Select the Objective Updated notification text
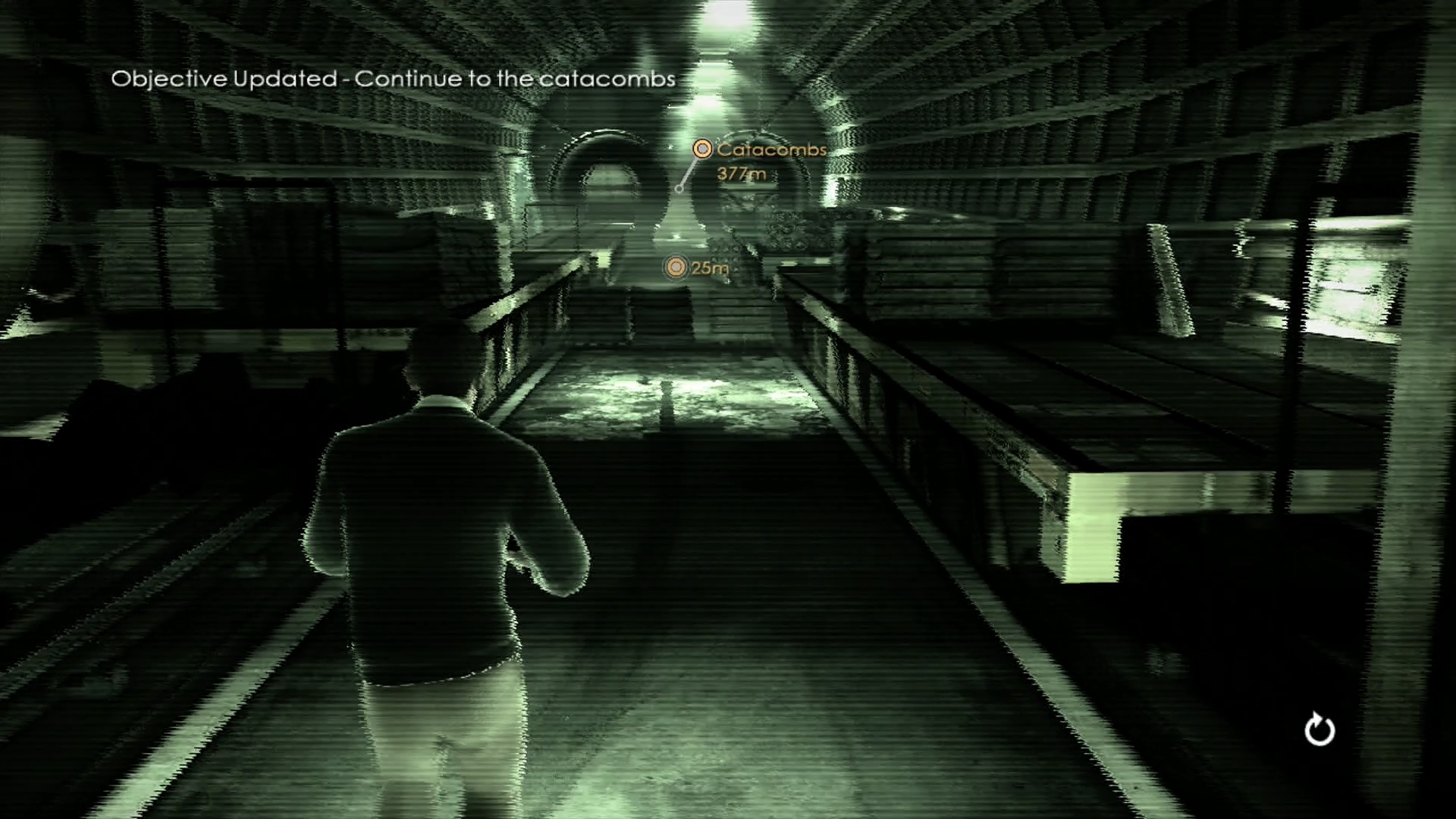The height and width of the screenshot is (819, 1456). point(393,79)
